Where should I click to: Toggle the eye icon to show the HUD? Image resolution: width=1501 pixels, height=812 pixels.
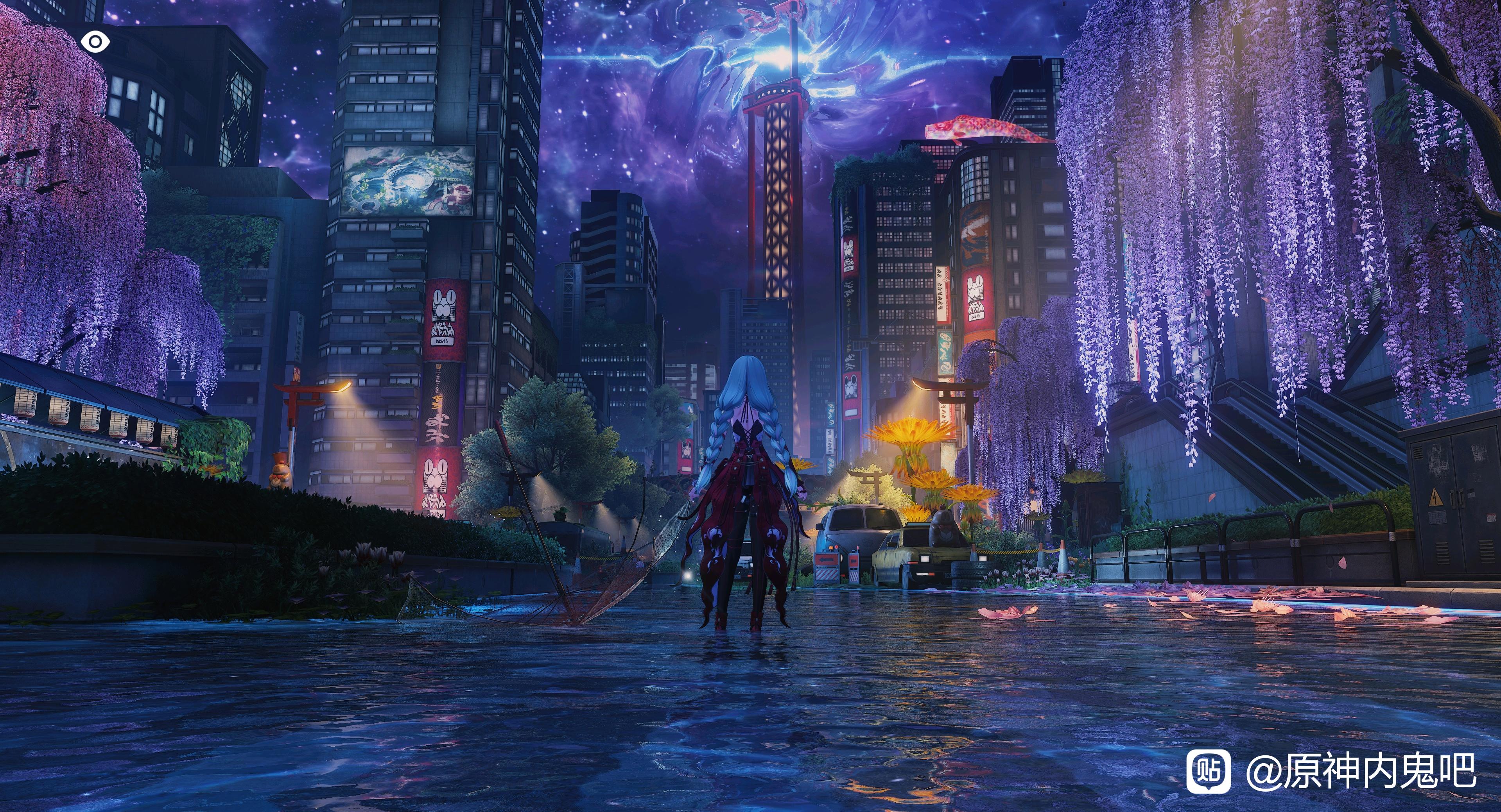click(94, 41)
